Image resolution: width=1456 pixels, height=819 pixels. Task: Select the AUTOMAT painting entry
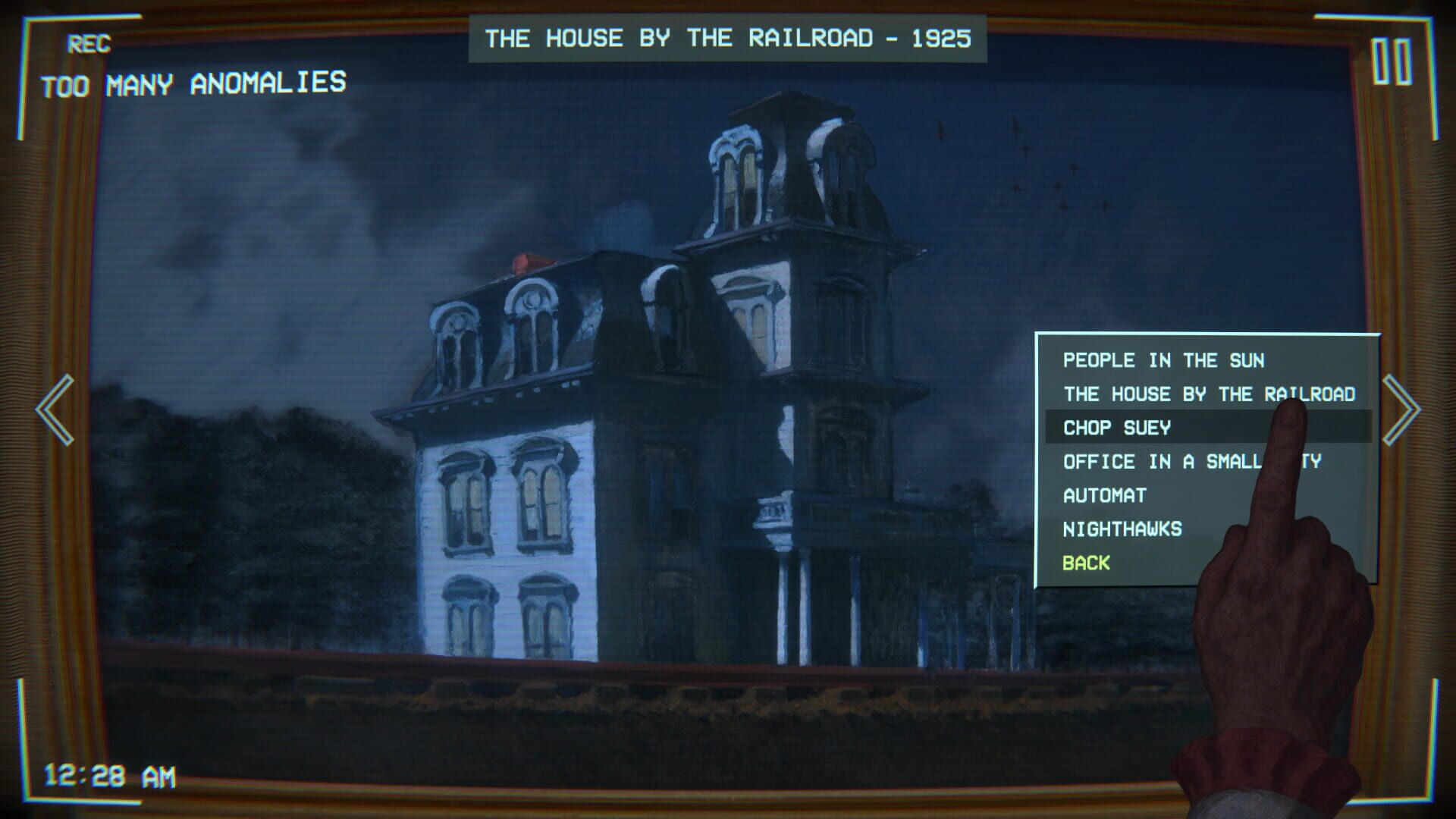1105,494
